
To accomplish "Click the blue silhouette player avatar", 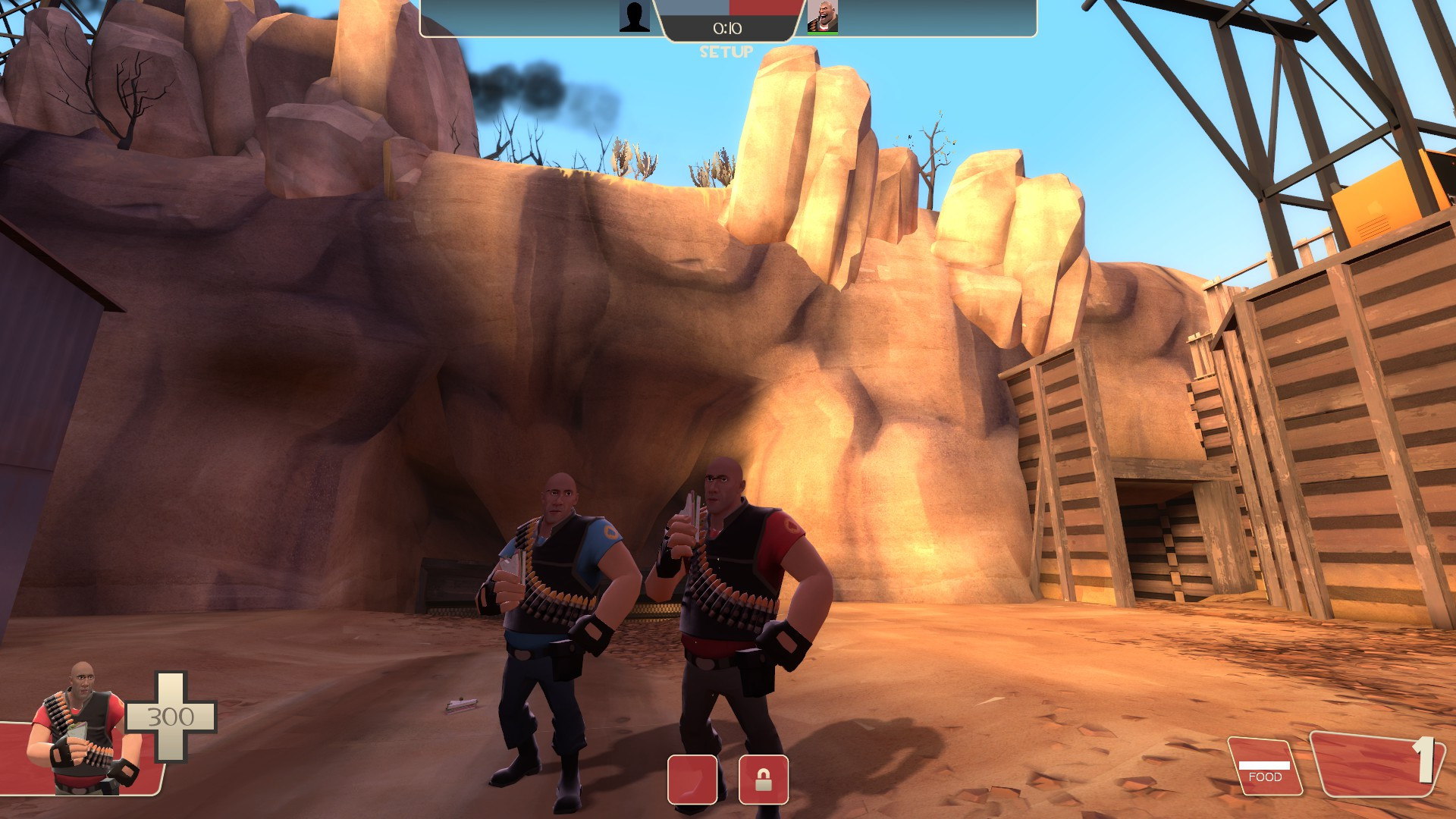I will 635,17.
